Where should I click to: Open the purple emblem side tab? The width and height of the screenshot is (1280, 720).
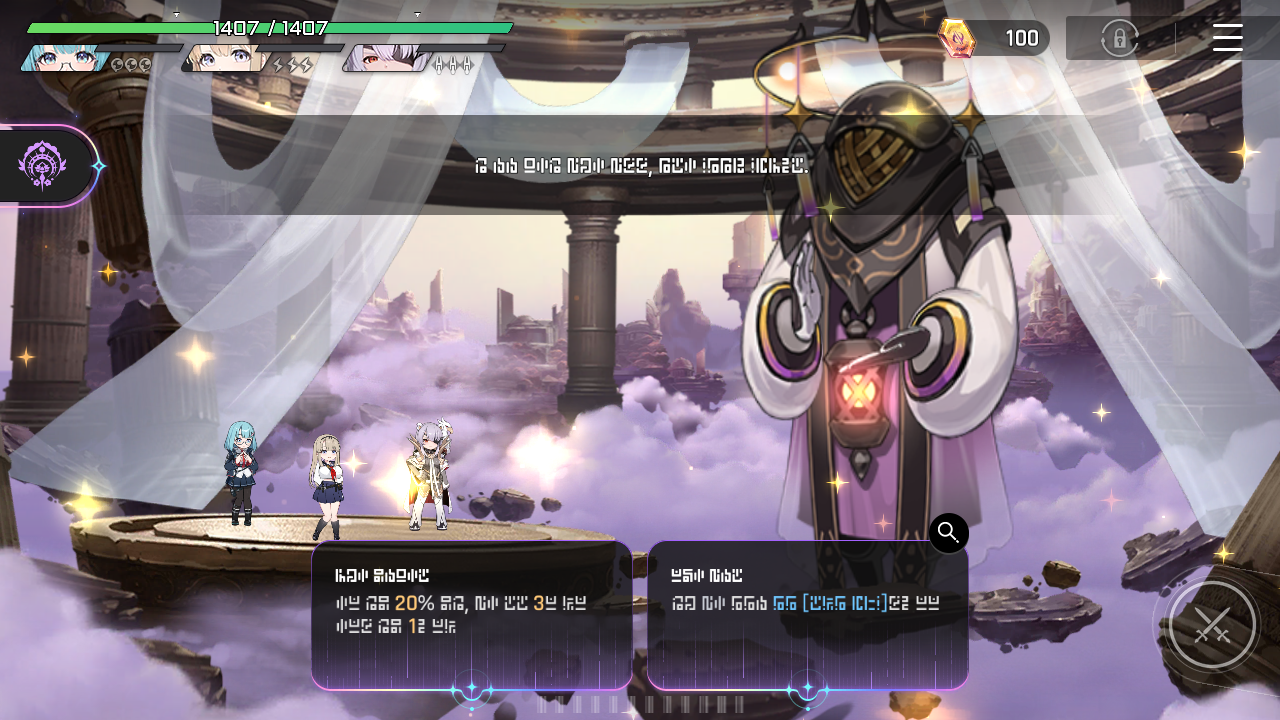(x=43, y=165)
